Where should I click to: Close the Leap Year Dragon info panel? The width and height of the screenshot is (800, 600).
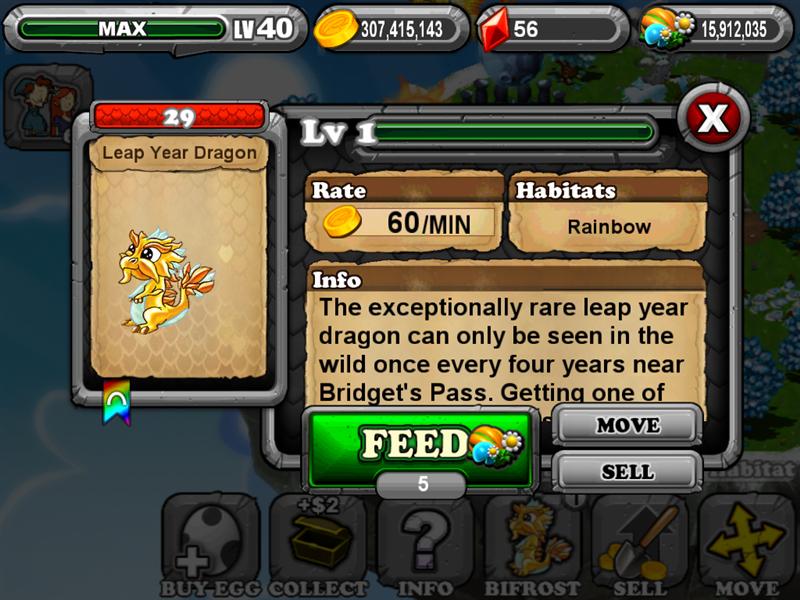point(712,119)
